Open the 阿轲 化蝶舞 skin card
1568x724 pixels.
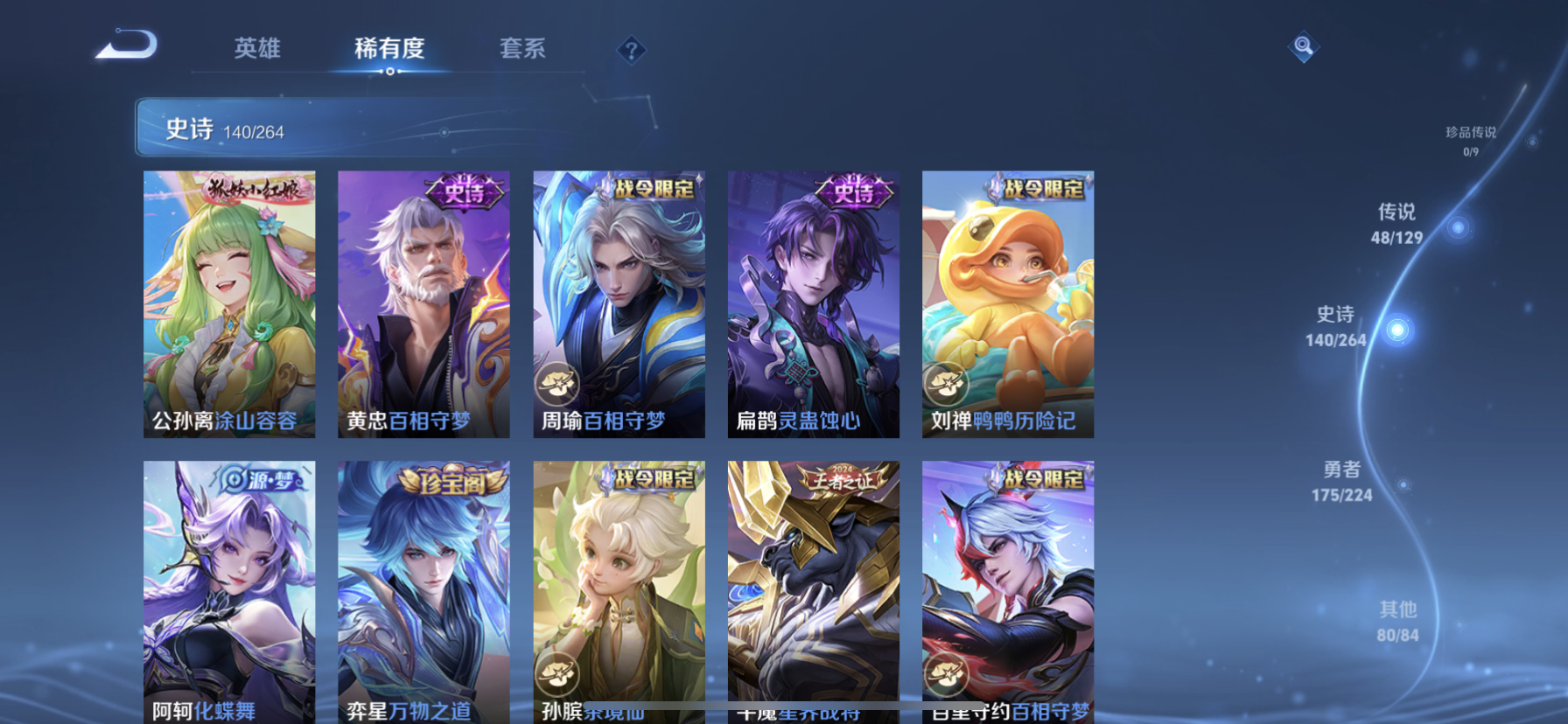click(229, 590)
